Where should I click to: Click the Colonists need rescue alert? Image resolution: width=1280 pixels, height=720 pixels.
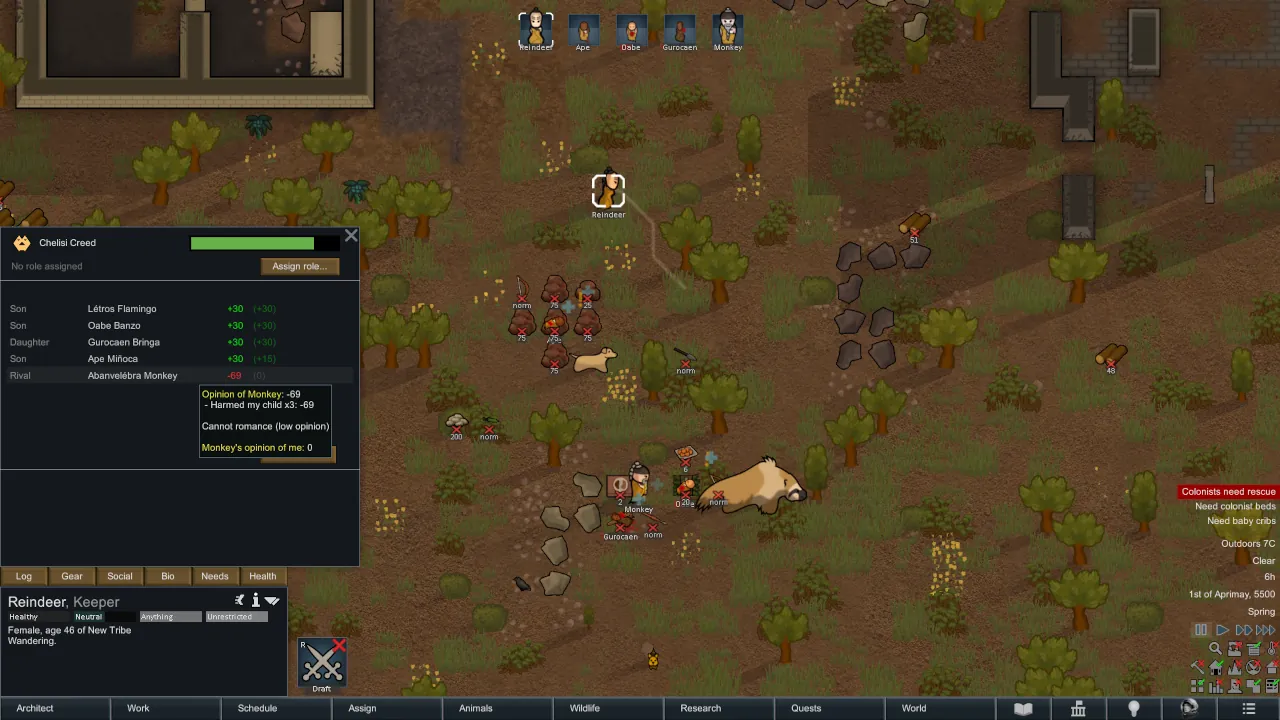pos(1228,492)
